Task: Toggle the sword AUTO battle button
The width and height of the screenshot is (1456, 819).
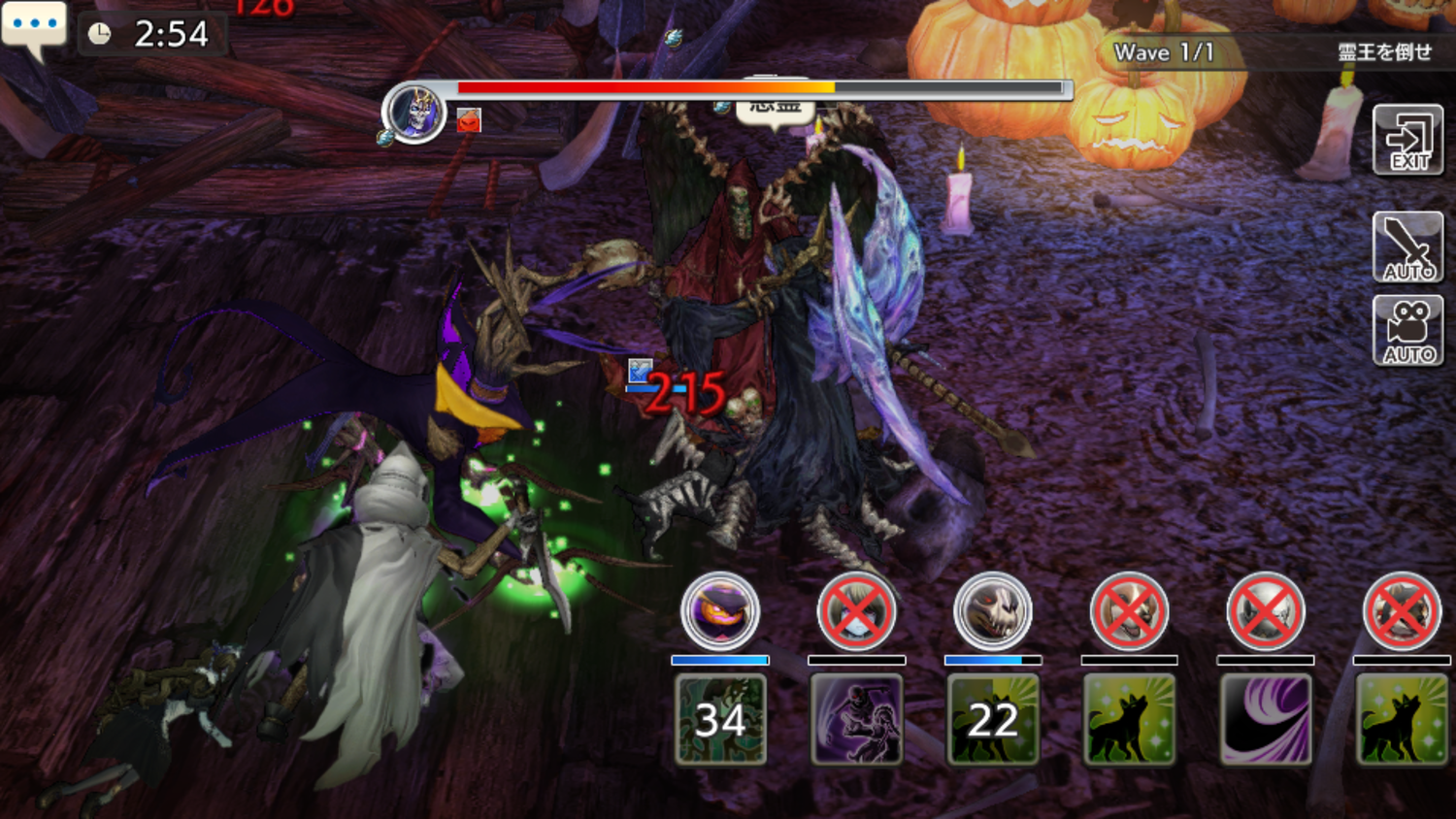Action: (1407, 246)
